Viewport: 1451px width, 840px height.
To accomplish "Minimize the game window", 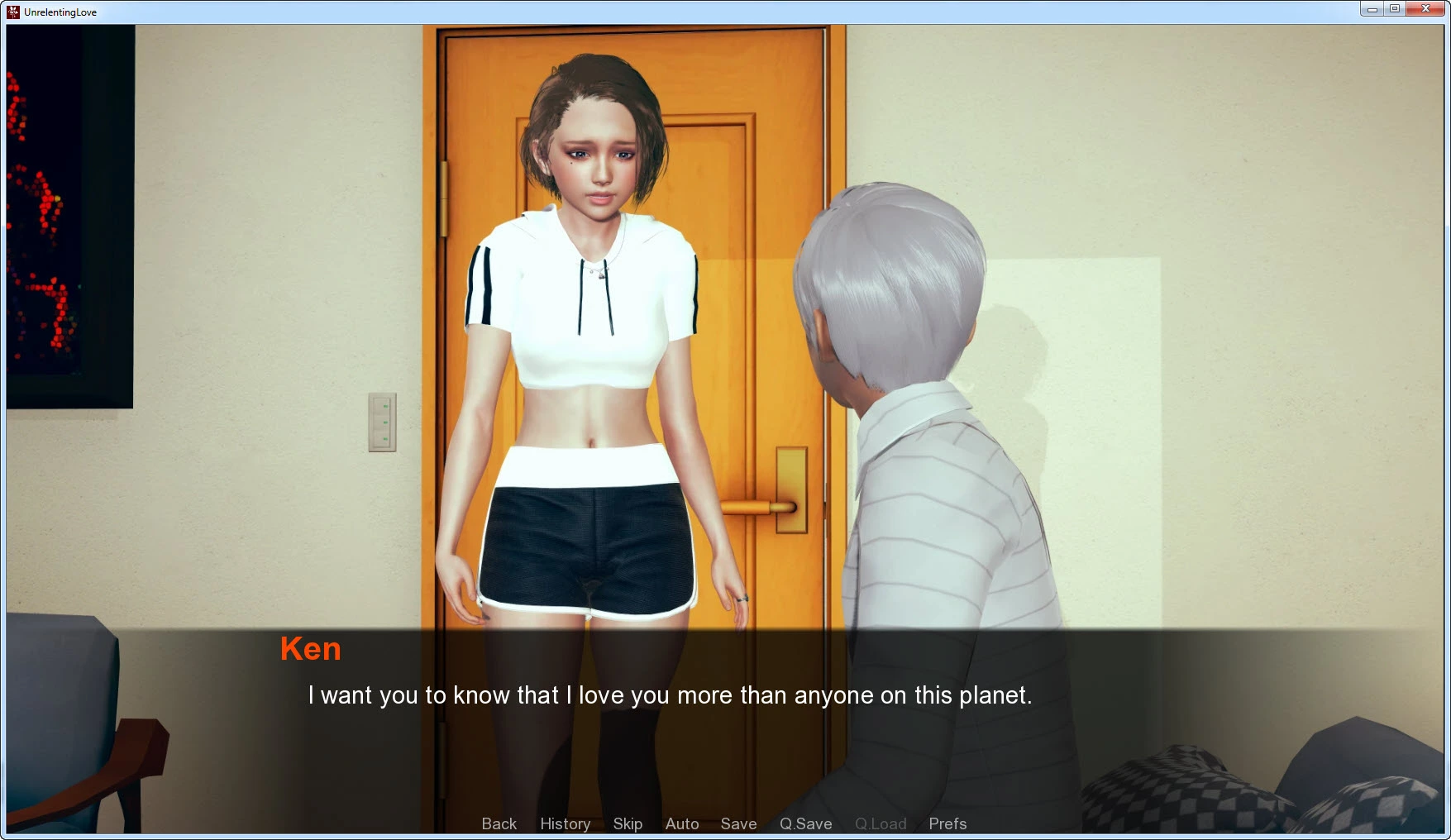I will (x=1372, y=9).
